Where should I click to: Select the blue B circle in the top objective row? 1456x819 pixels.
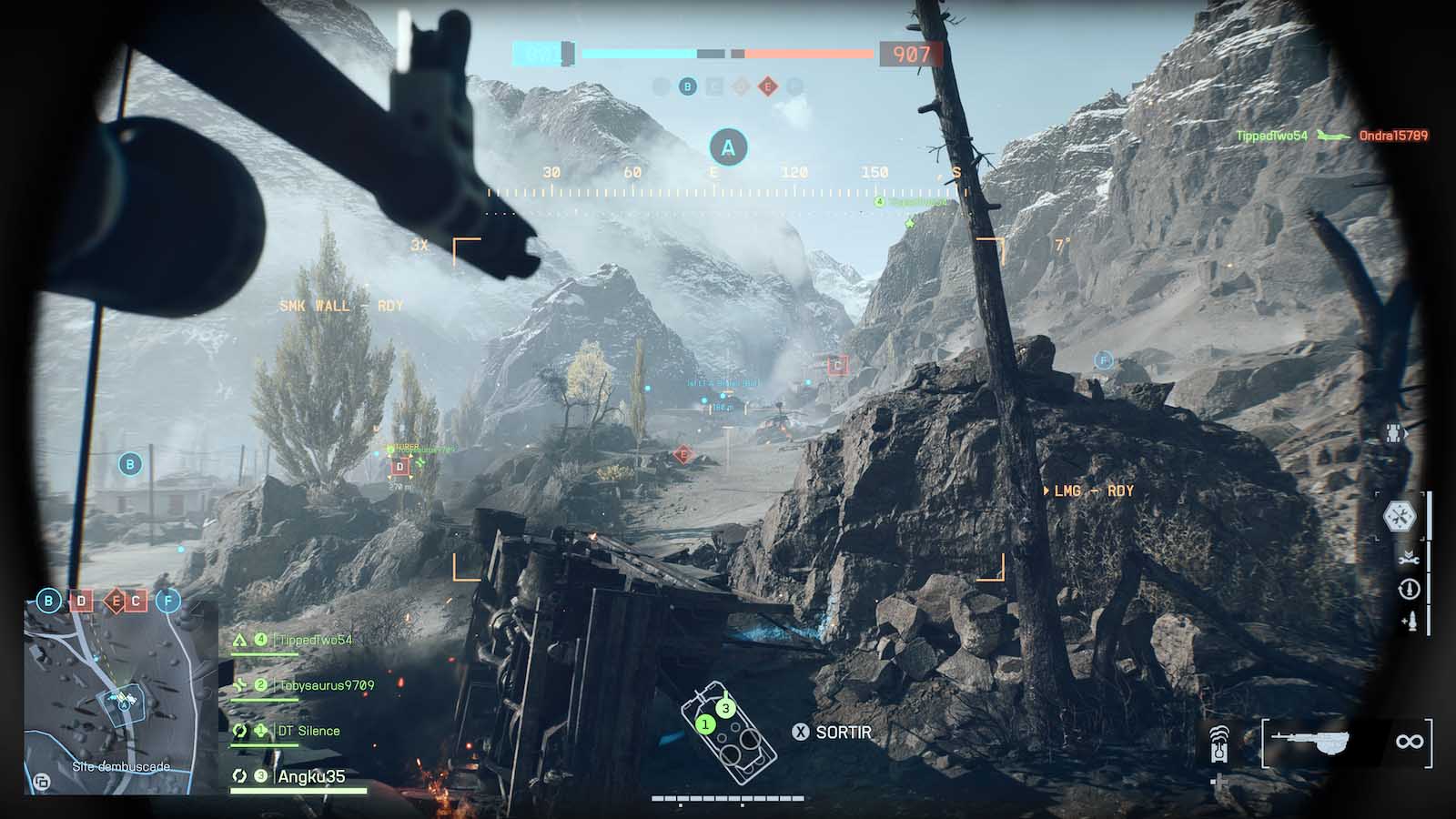[x=688, y=86]
